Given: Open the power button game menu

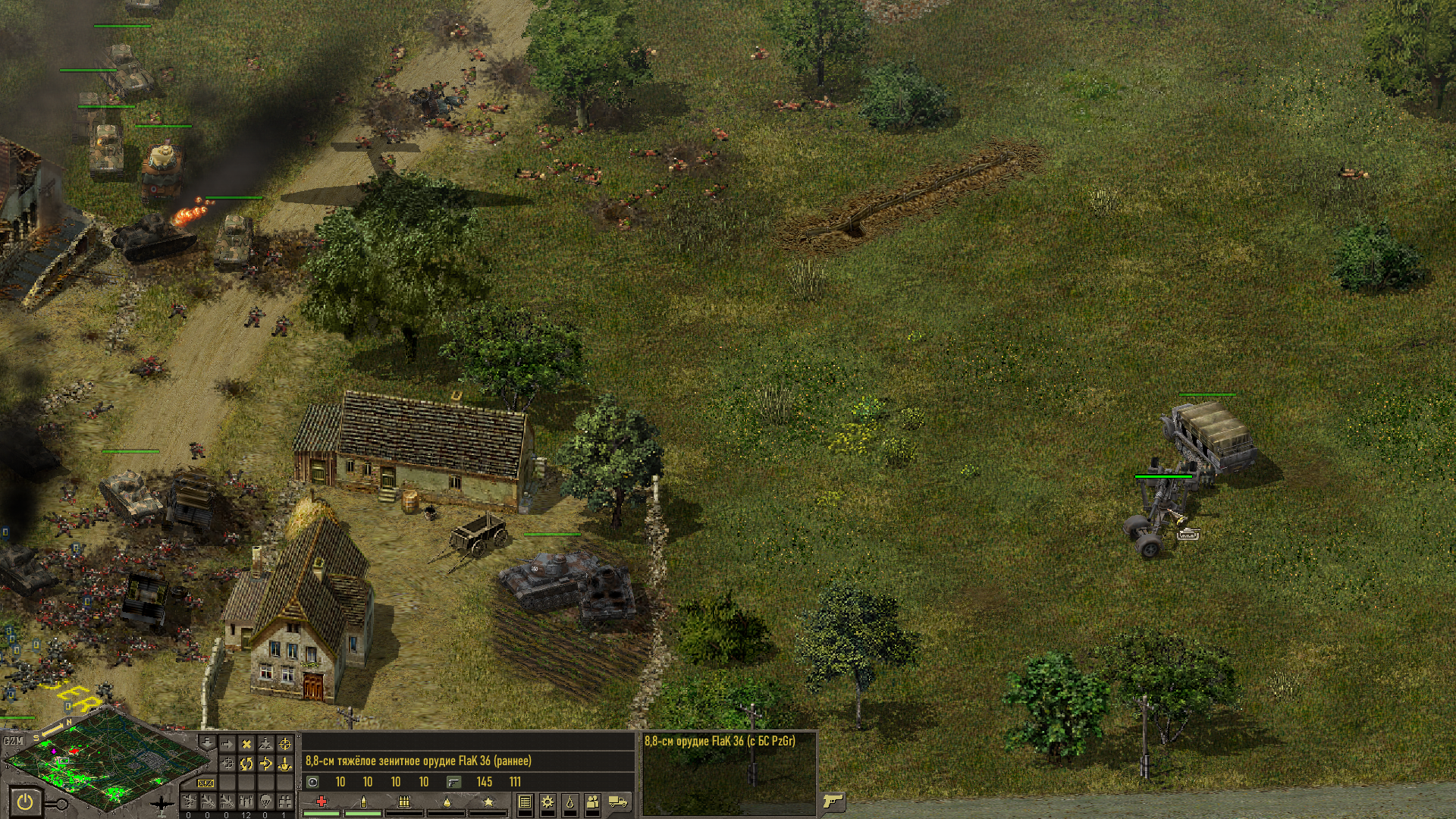Looking at the screenshot, I should coord(25,802).
